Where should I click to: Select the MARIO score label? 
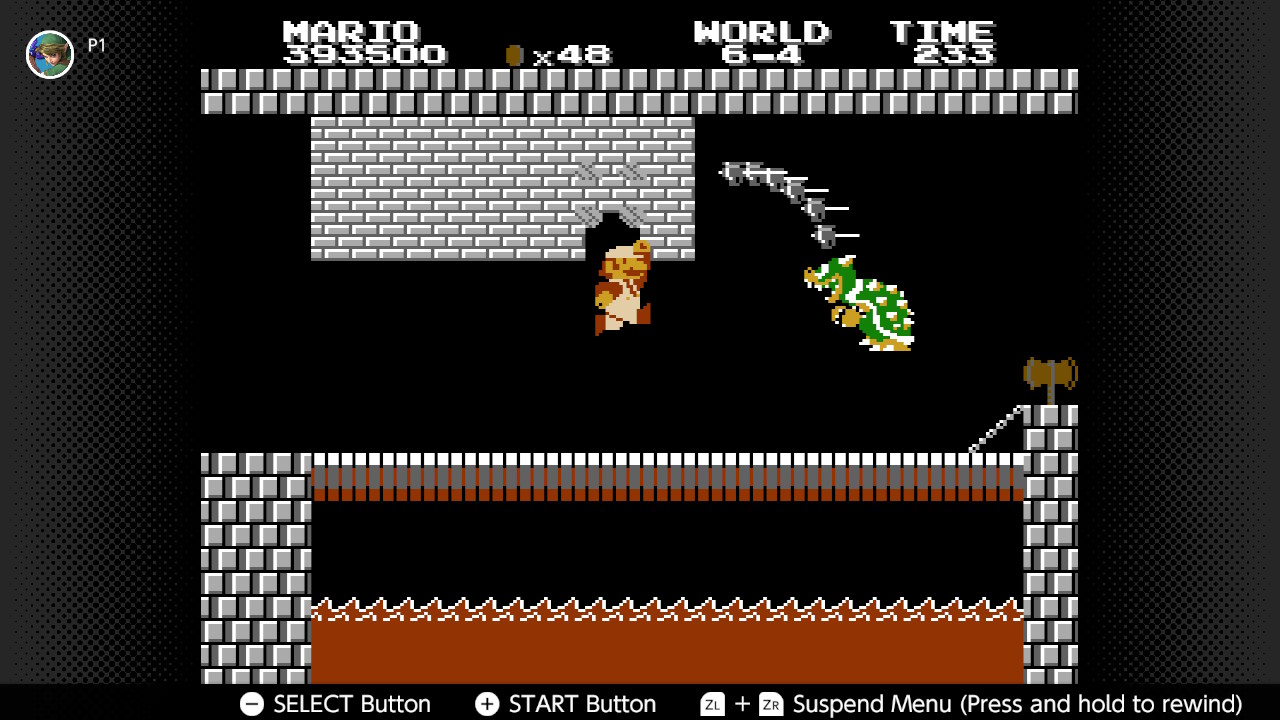point(349,33)
